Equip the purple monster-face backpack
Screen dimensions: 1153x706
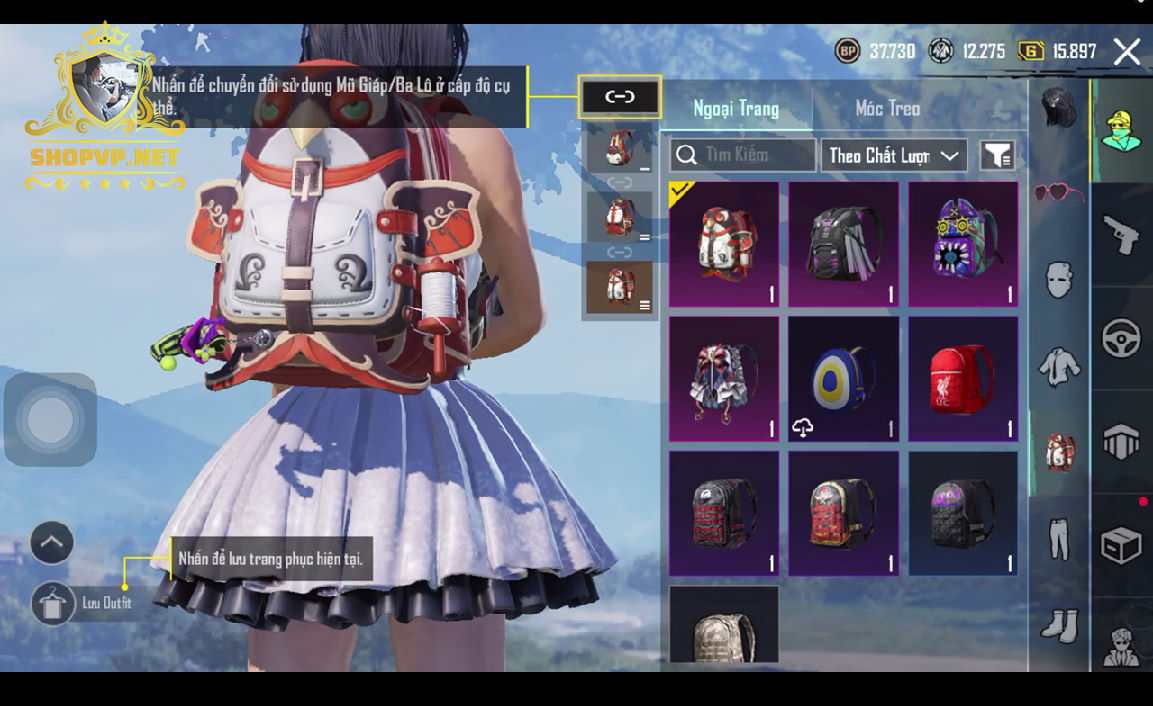pos(963,244)
